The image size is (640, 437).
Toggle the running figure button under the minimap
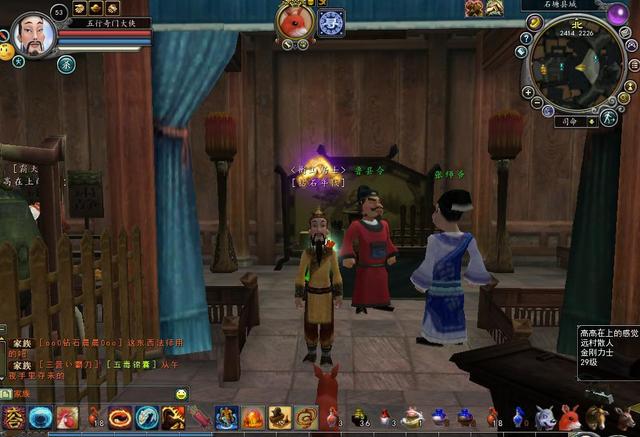[x=608, y=118]
